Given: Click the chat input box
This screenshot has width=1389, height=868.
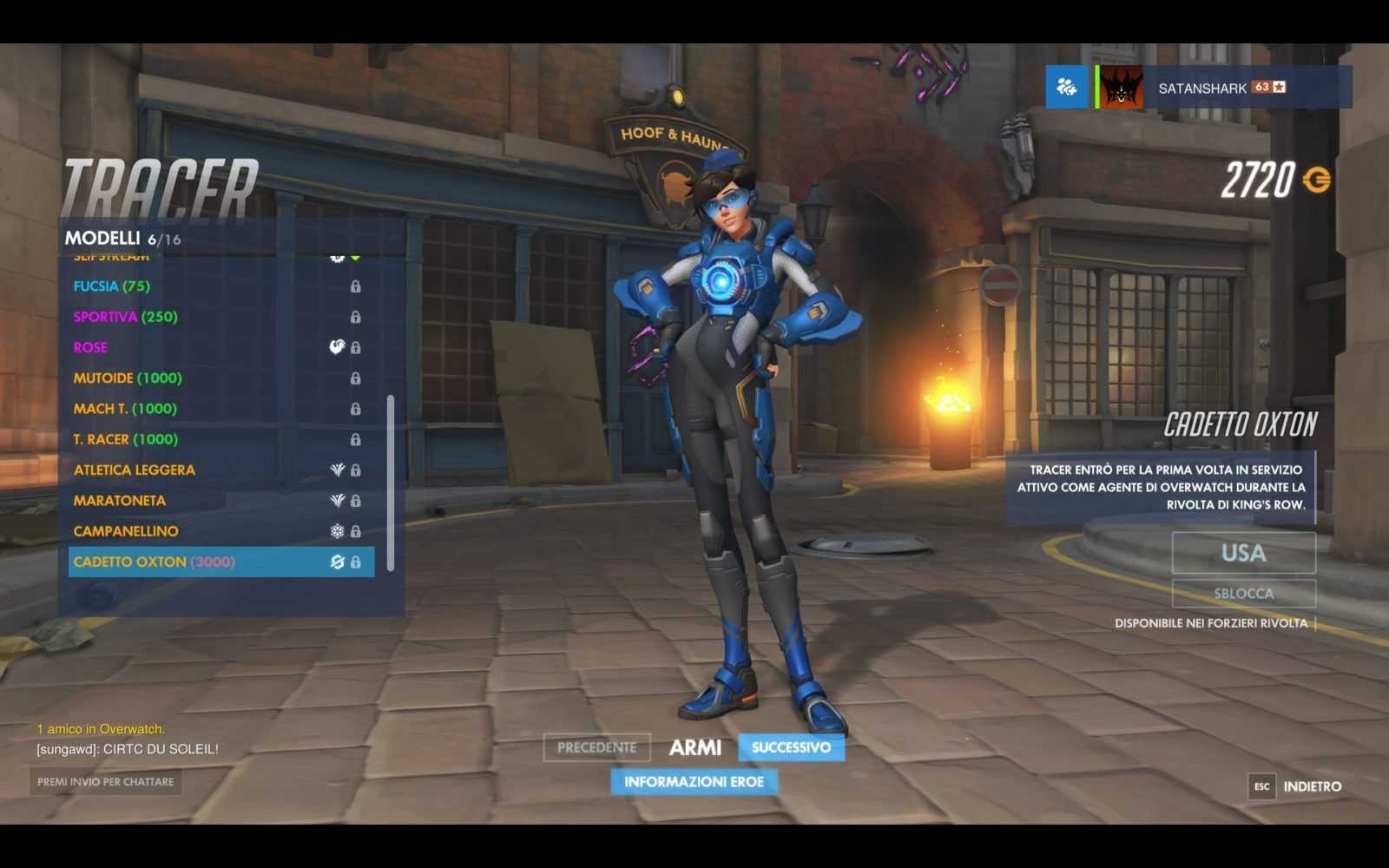Looking at the screenshot, I should point(105,782).
